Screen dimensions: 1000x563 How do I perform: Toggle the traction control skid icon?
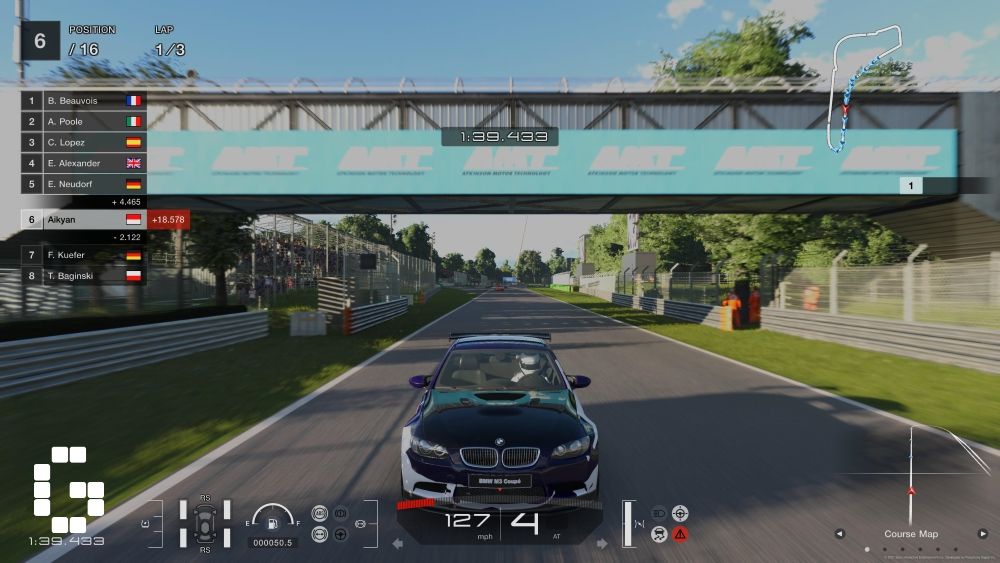(x=659, y=534)
